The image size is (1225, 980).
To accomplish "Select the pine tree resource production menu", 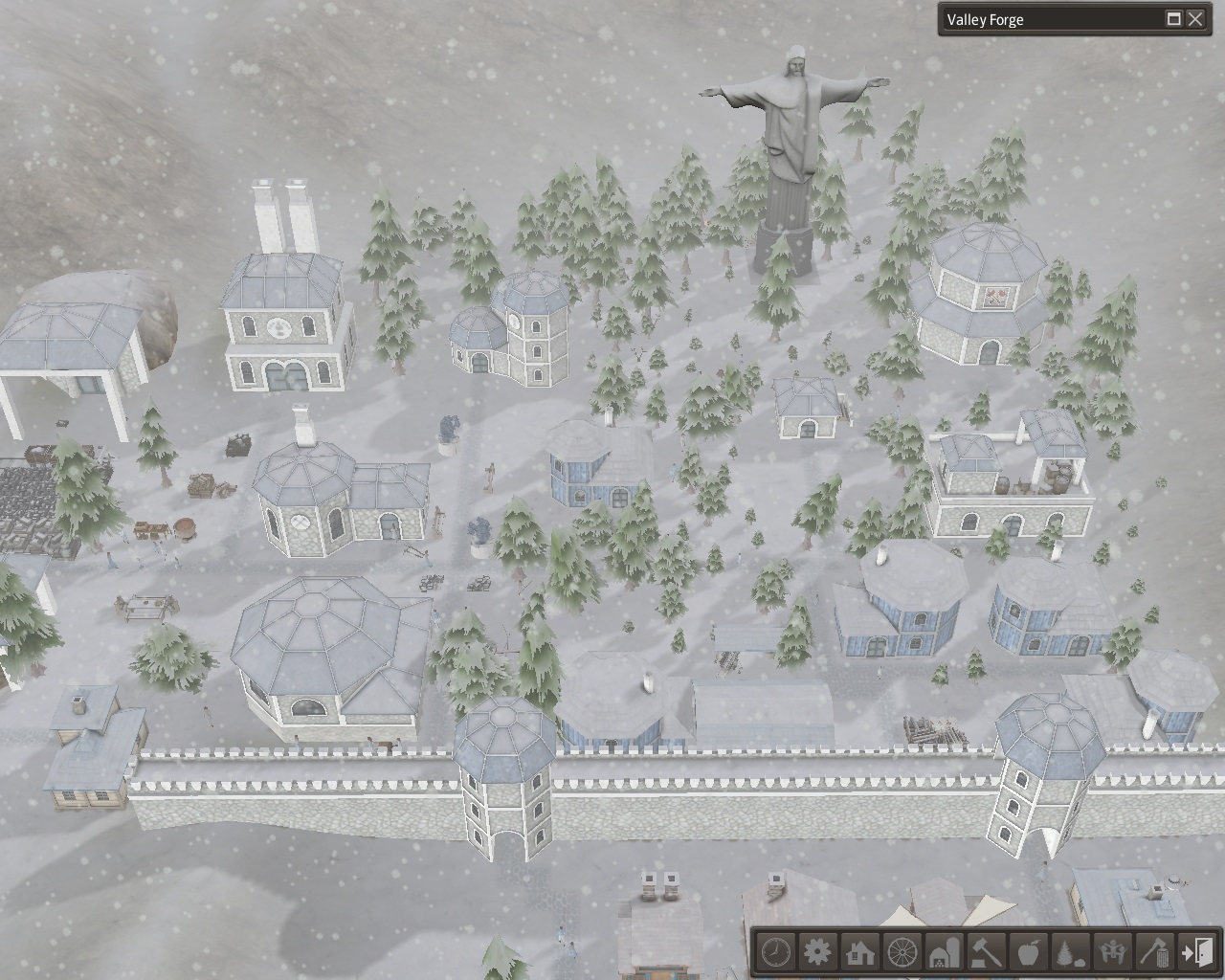I will click(1071, 952).
